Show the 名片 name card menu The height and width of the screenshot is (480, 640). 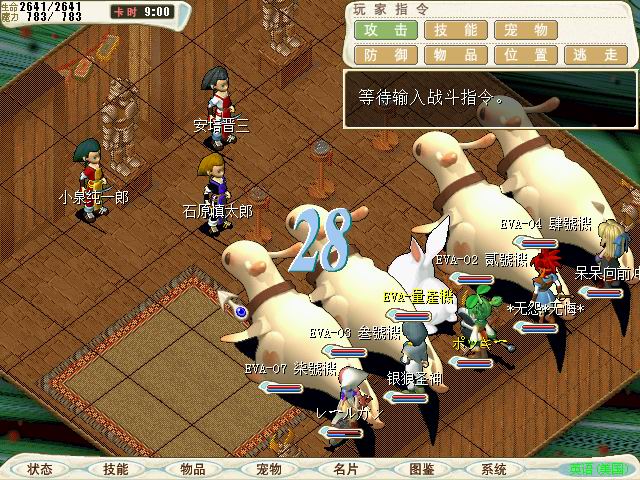pos(345,469)
